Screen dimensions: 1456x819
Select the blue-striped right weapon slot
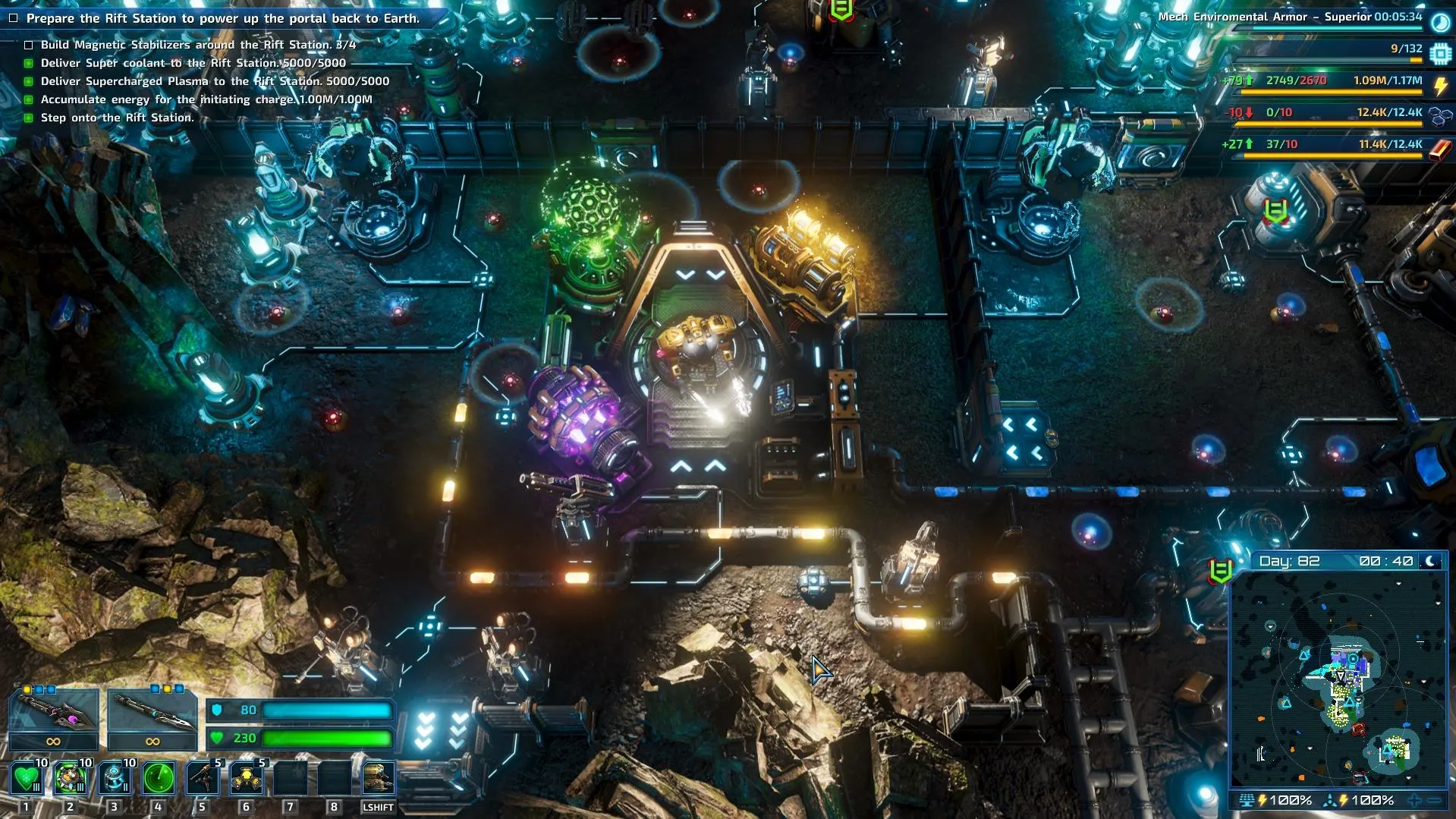[153, 712]
